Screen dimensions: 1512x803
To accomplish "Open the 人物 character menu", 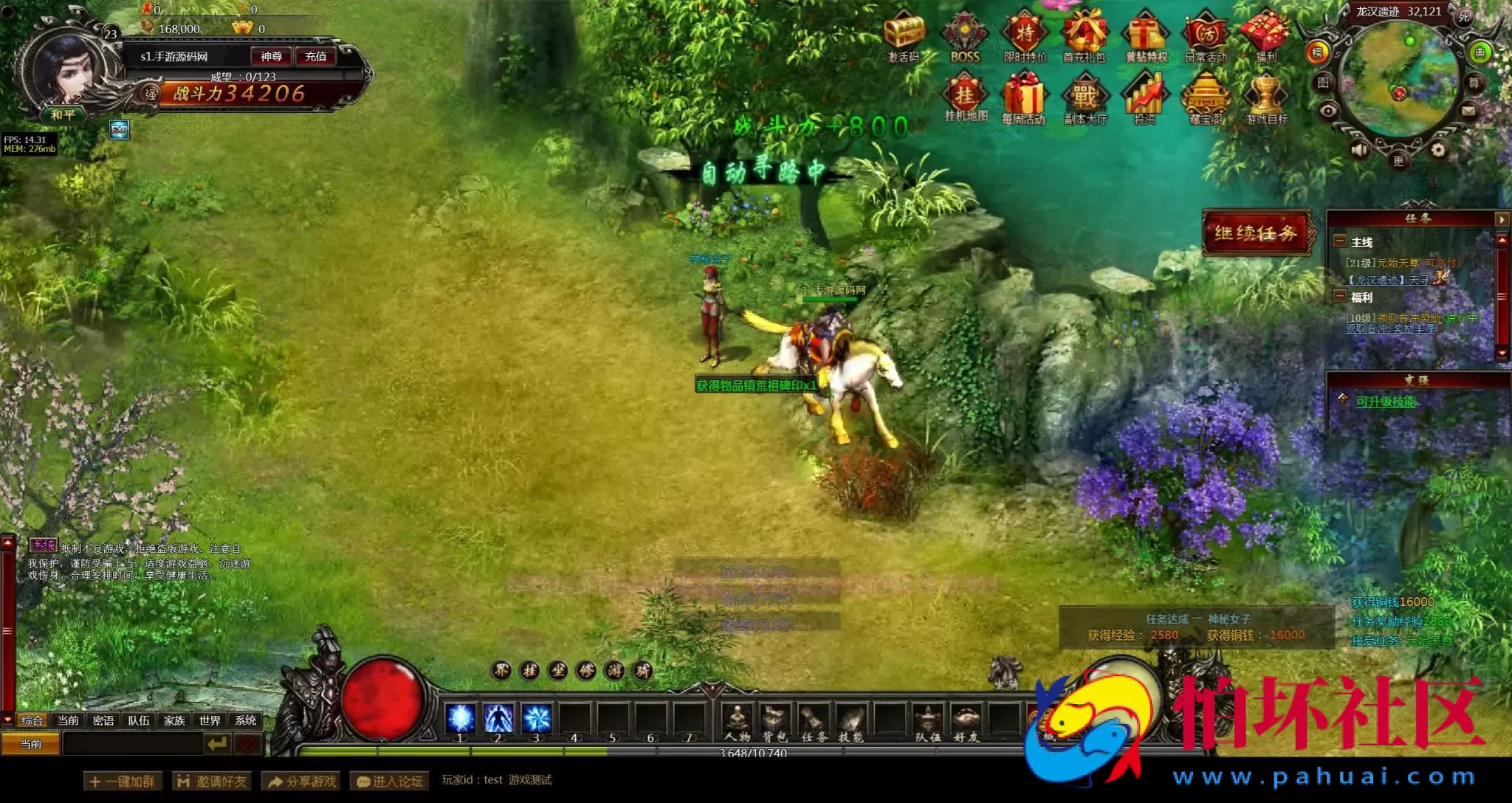I will click(737, 722).
